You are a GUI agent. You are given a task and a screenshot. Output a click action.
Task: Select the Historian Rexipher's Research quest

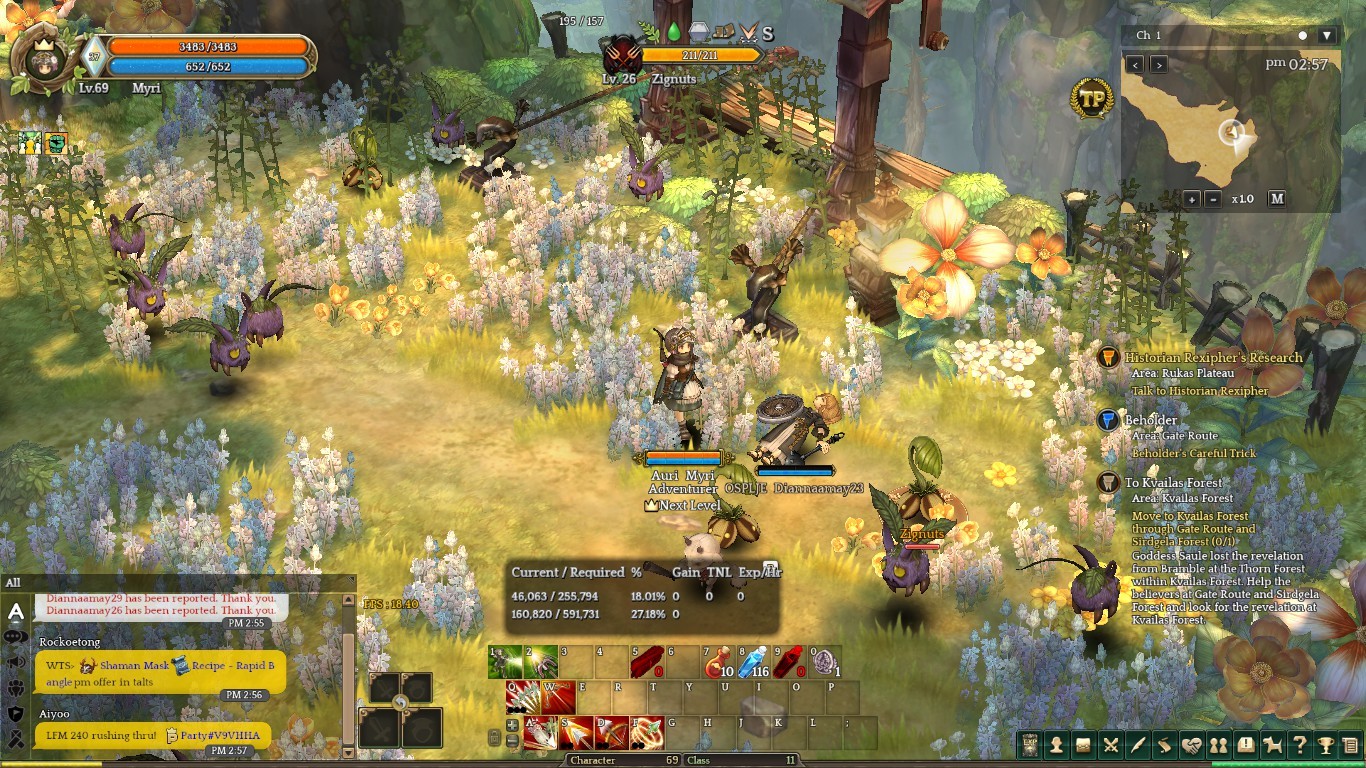[1213, 358]
